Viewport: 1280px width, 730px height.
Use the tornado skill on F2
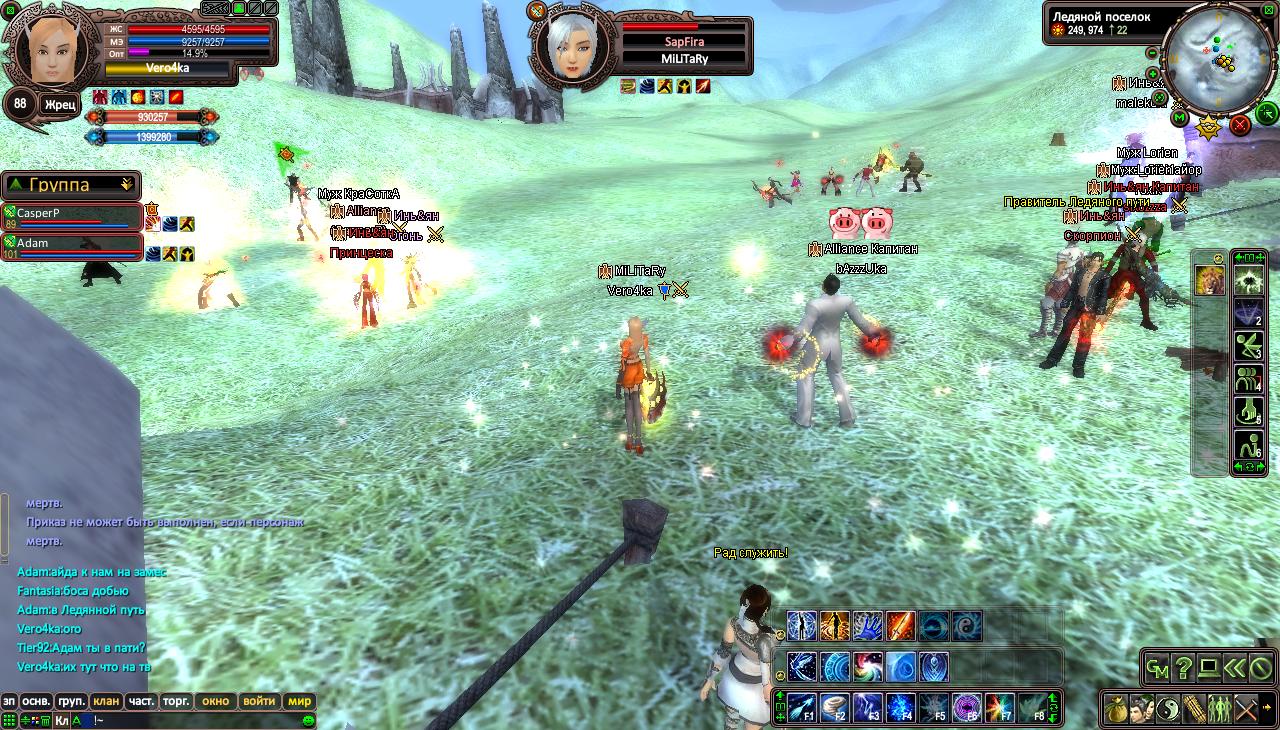click(x=834, y=707)
